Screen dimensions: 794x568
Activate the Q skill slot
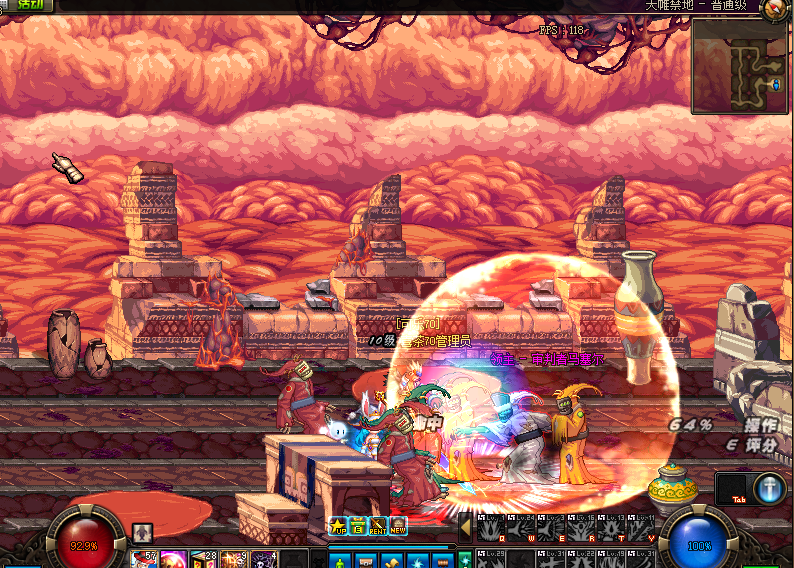(493, 528)
